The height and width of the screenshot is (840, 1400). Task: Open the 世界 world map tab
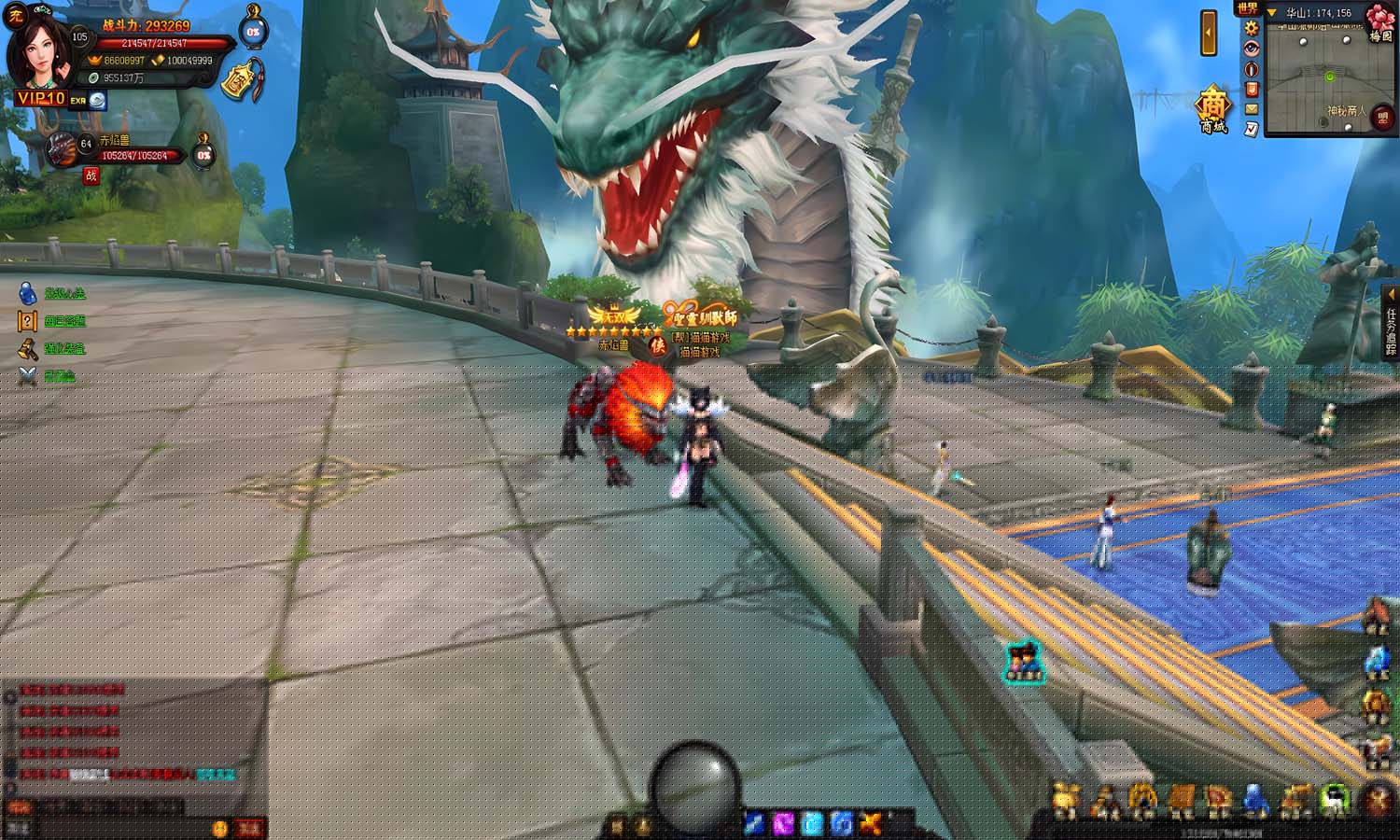pos(1247,8)
